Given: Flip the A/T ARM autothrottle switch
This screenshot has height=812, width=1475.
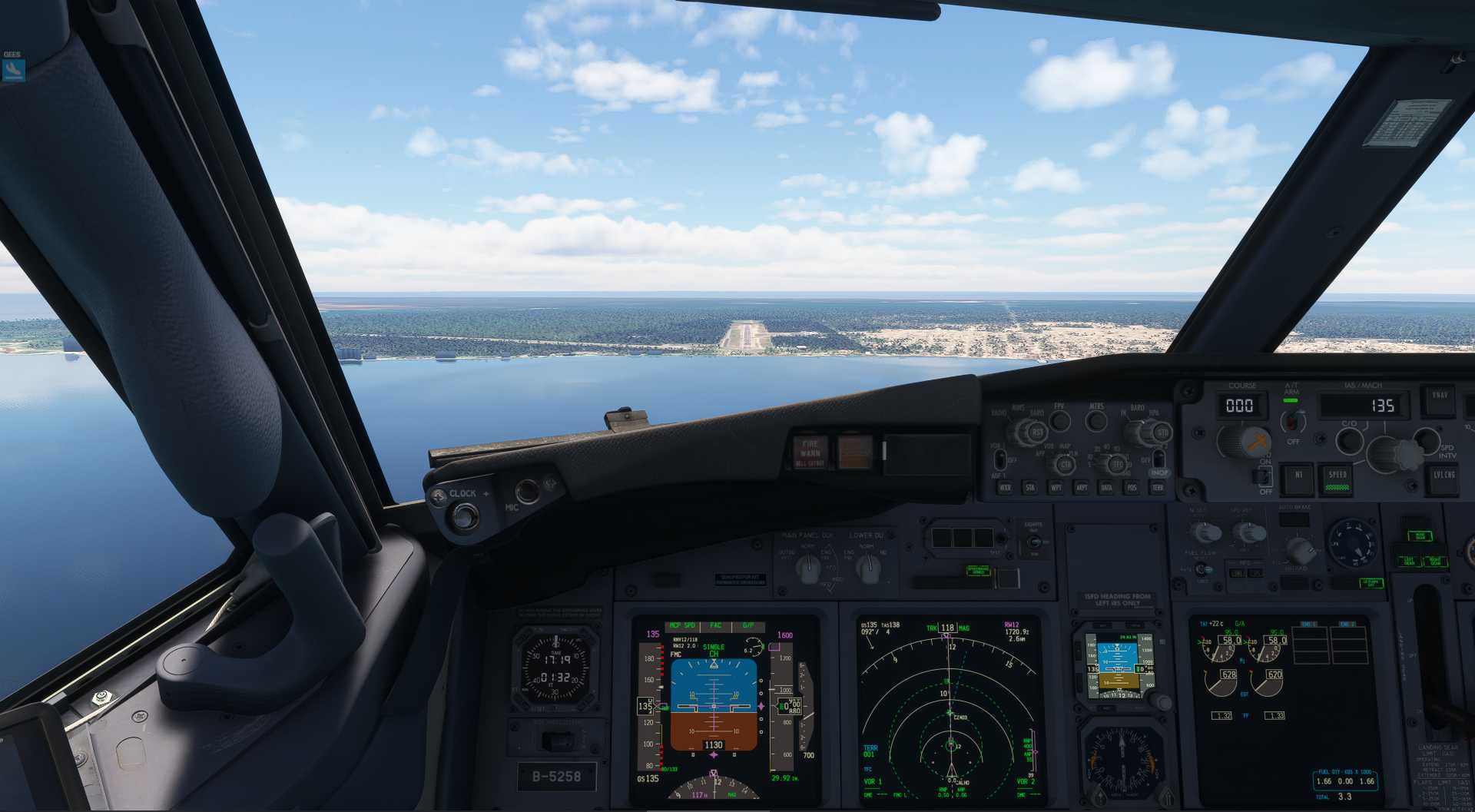Looking at the screenshot, I should pyautogui.click(x=1293, y=421).
